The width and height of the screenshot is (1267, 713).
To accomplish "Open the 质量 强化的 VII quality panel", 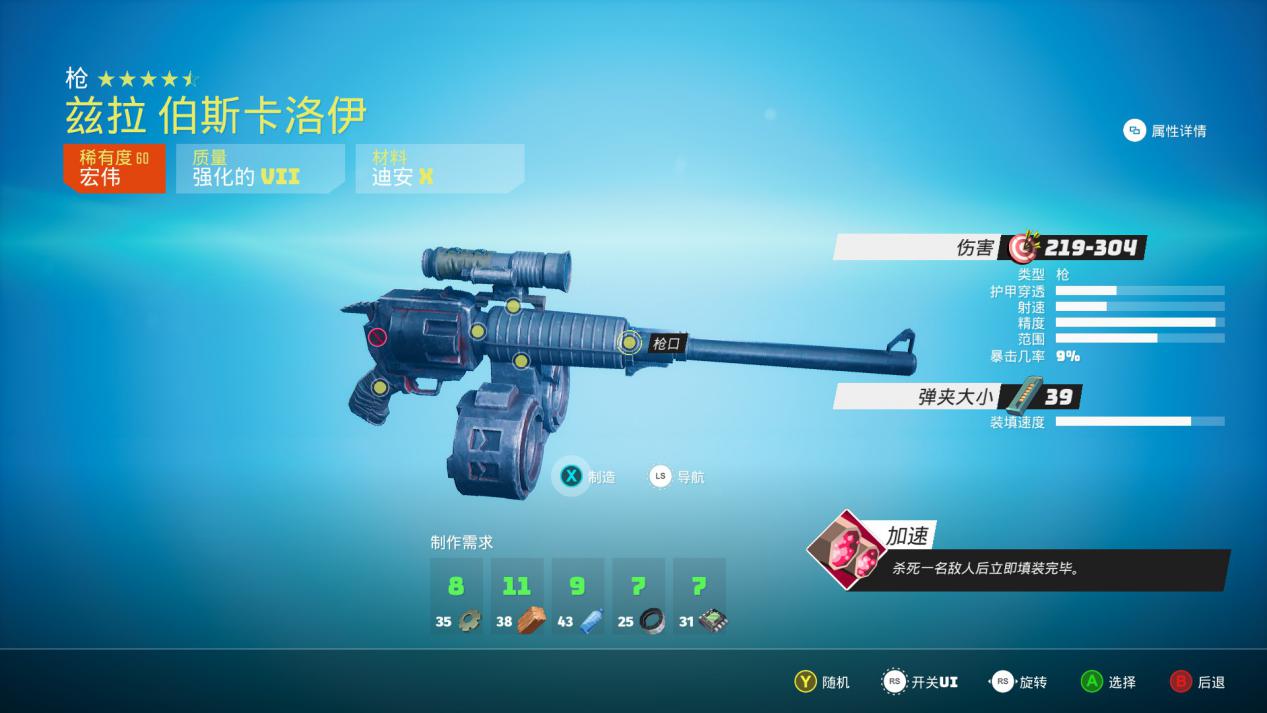I will pyautogui.click(x=259, y=168).
